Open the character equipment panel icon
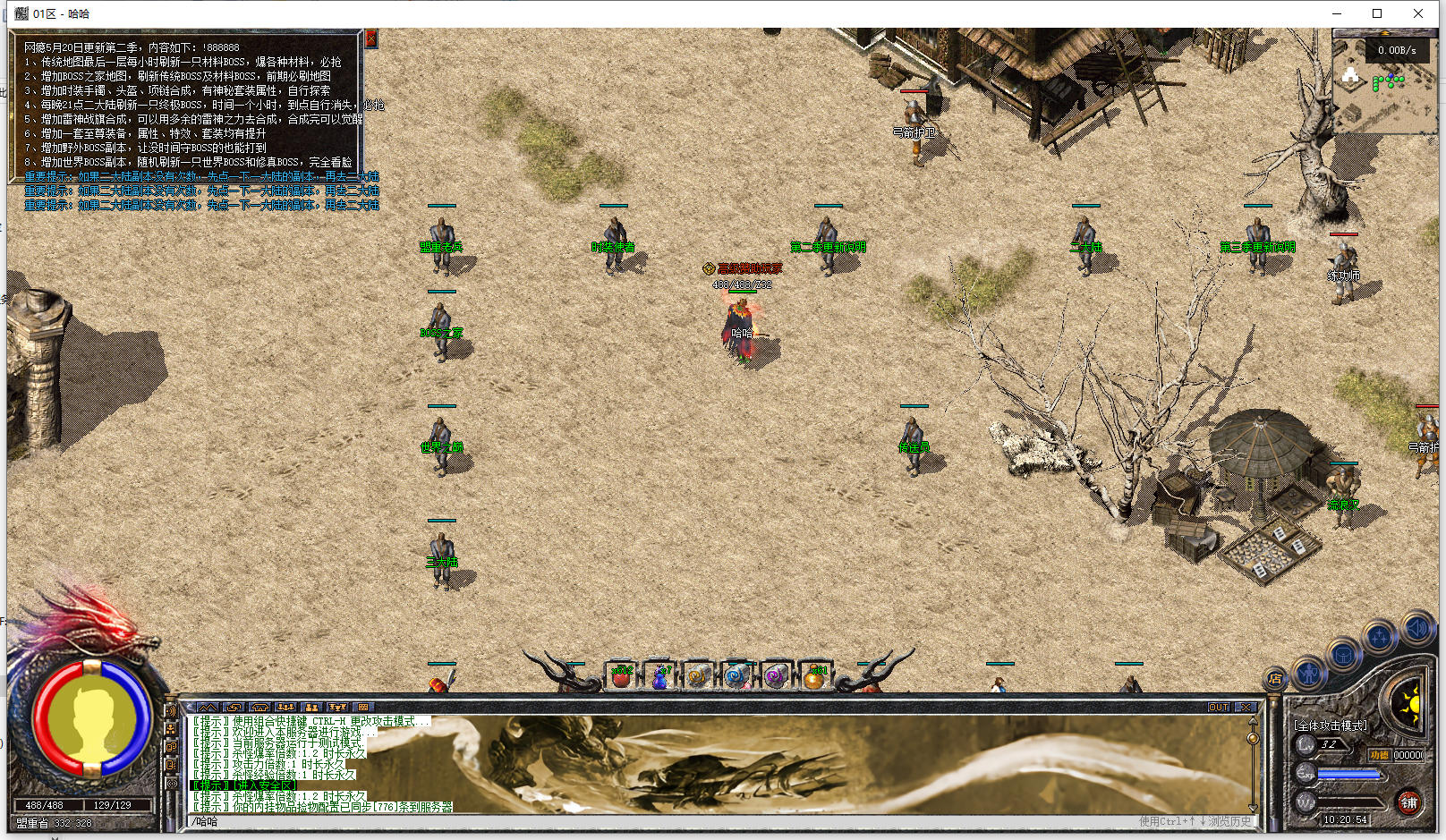The image size is (1446, 840). click(x=1309, y=671)
